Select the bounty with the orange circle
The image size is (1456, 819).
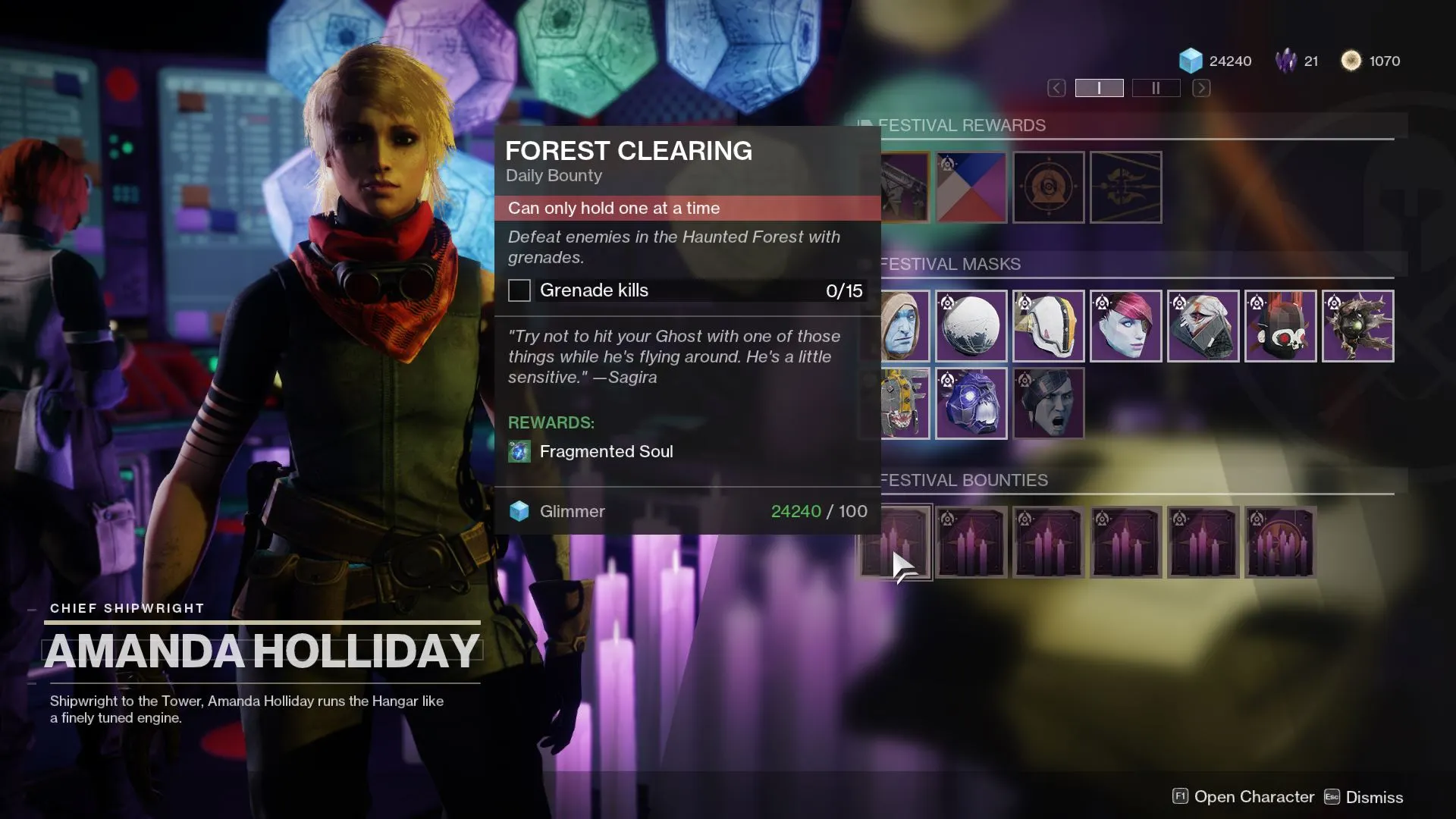click(x=1281, y=542)
